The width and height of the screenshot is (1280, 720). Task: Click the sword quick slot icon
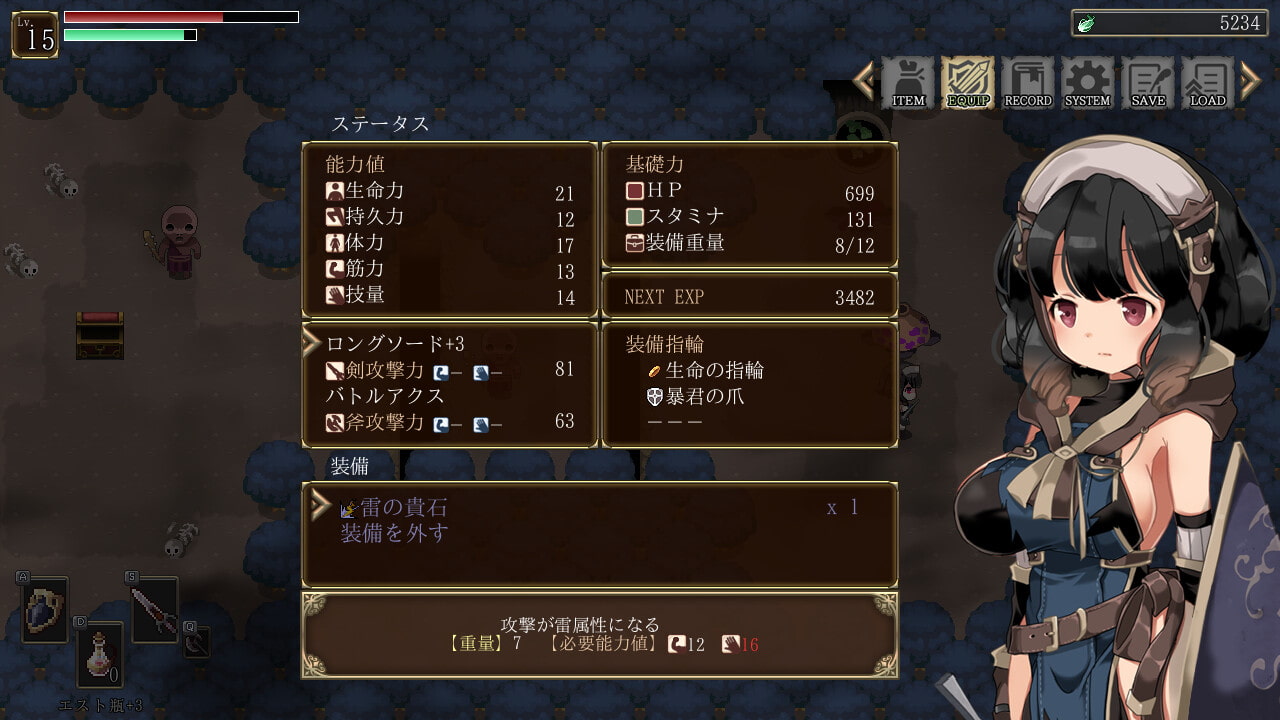pos(155,610)
